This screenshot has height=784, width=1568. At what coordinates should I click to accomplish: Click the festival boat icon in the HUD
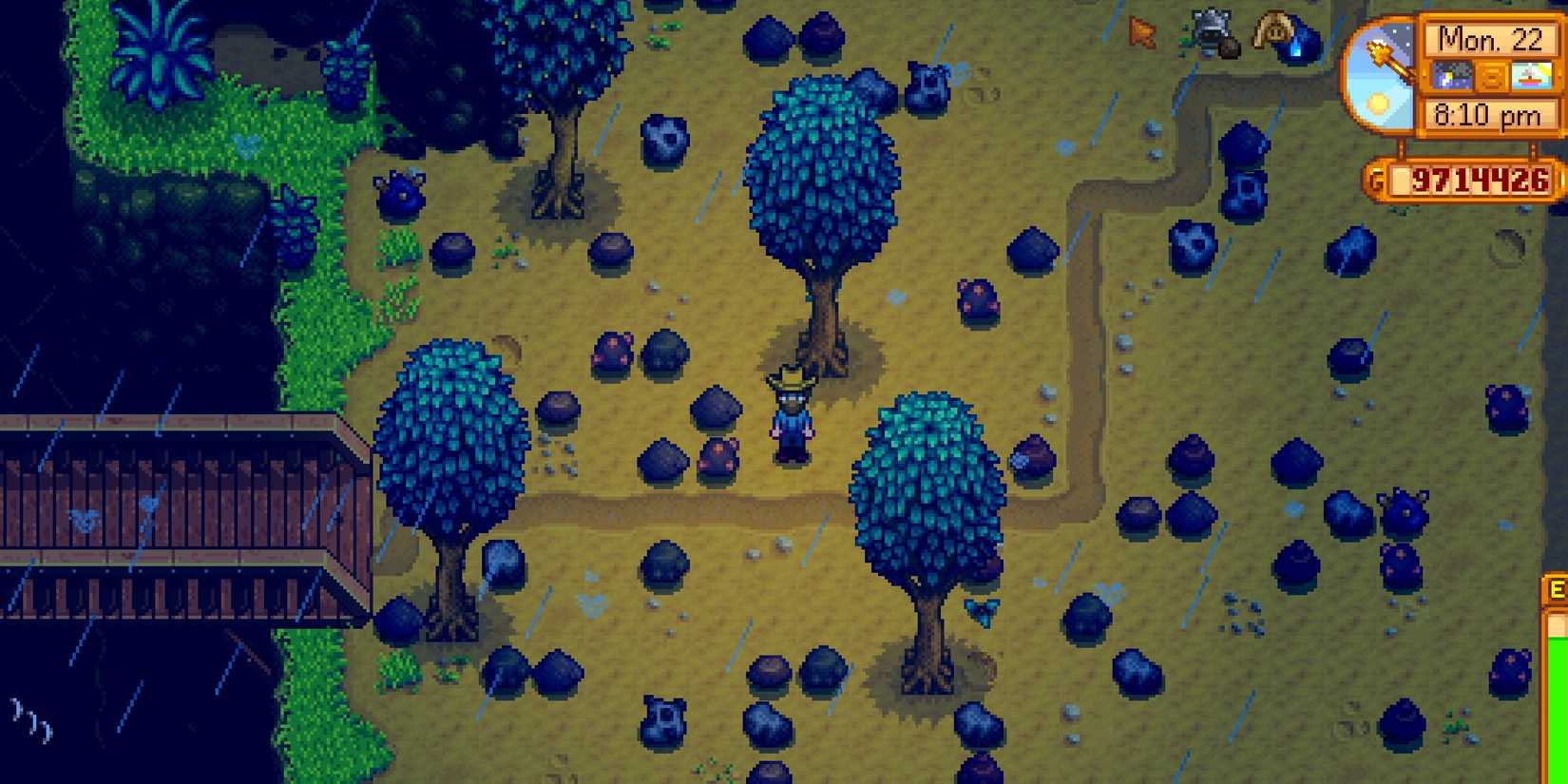(1531, 76)
